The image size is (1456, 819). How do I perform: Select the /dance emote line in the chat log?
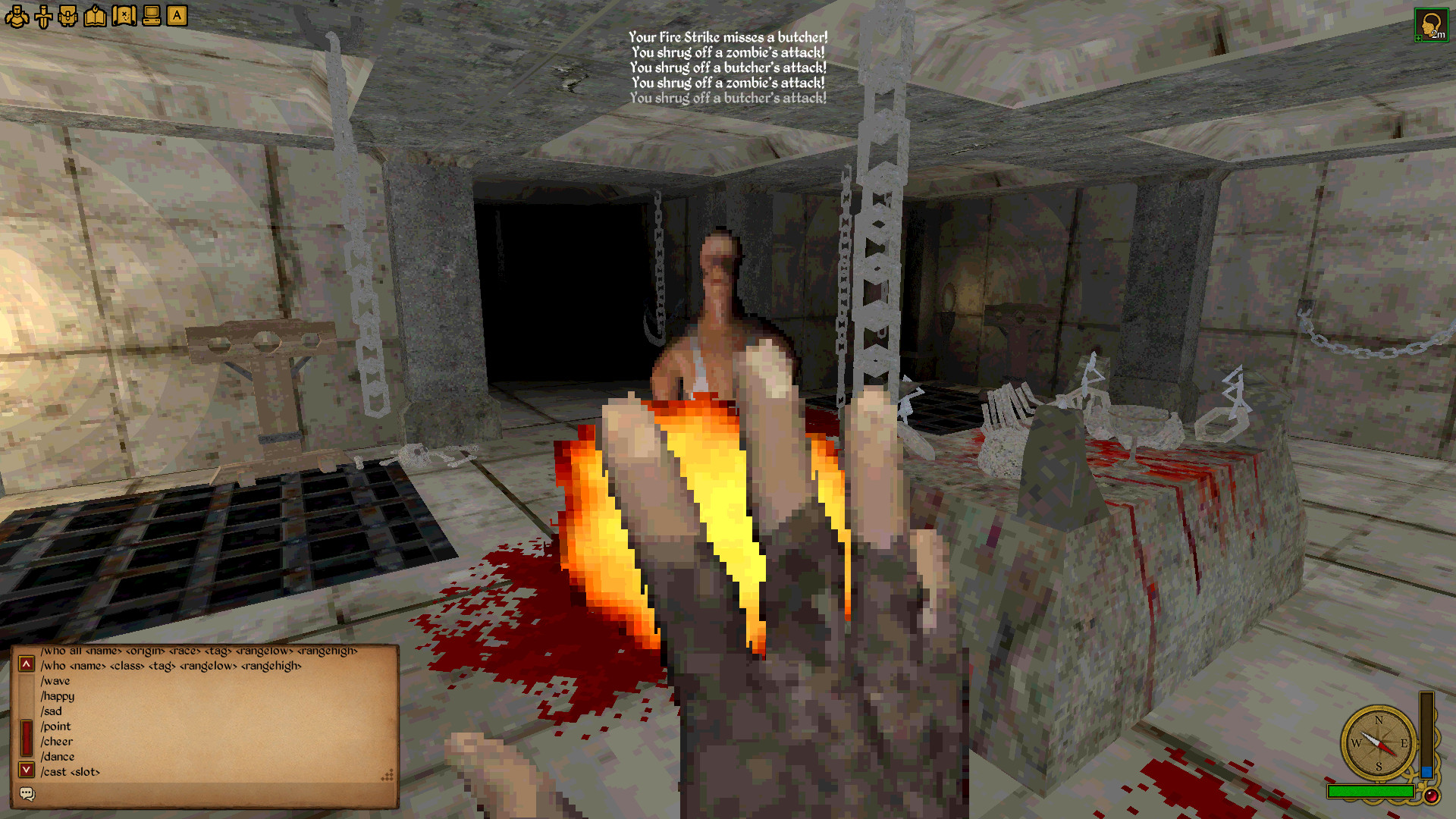coord(58,756)
